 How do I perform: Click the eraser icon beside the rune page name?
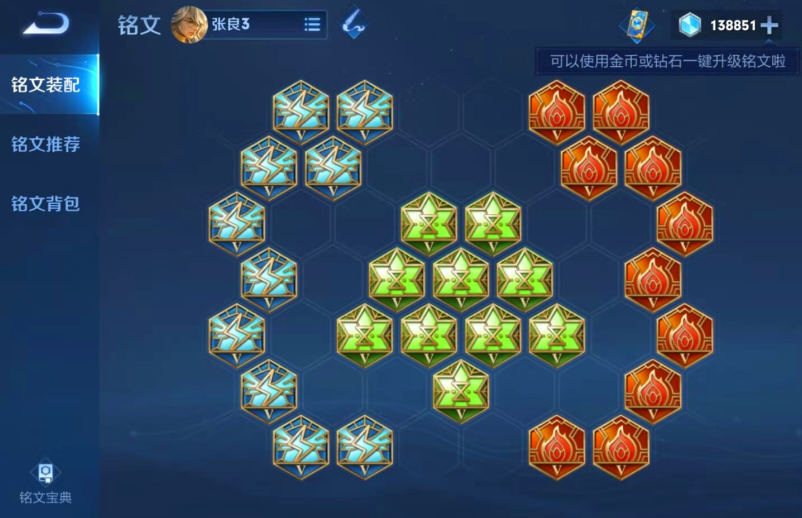(353, 25)
